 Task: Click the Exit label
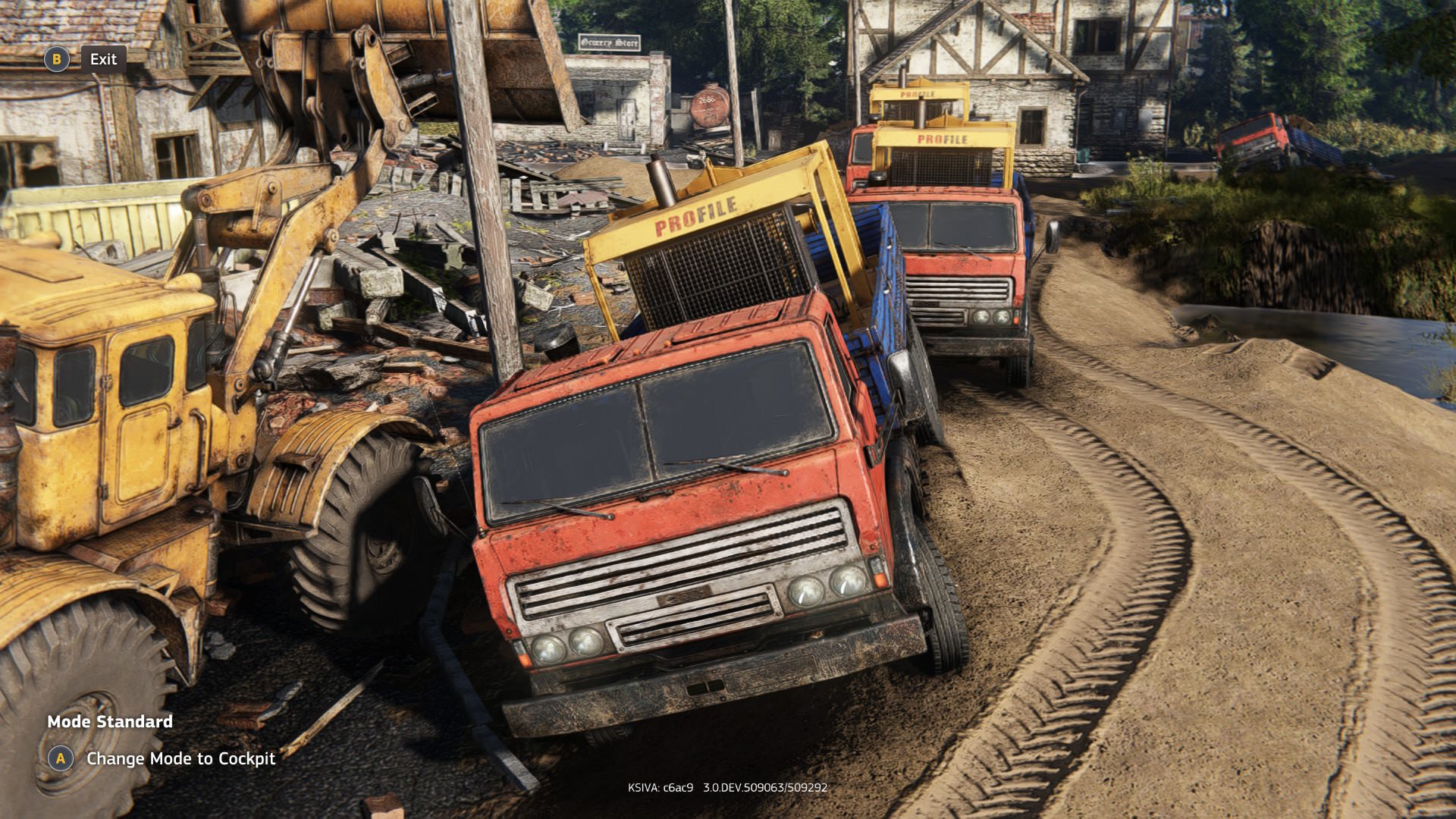(x=103, y=59)
